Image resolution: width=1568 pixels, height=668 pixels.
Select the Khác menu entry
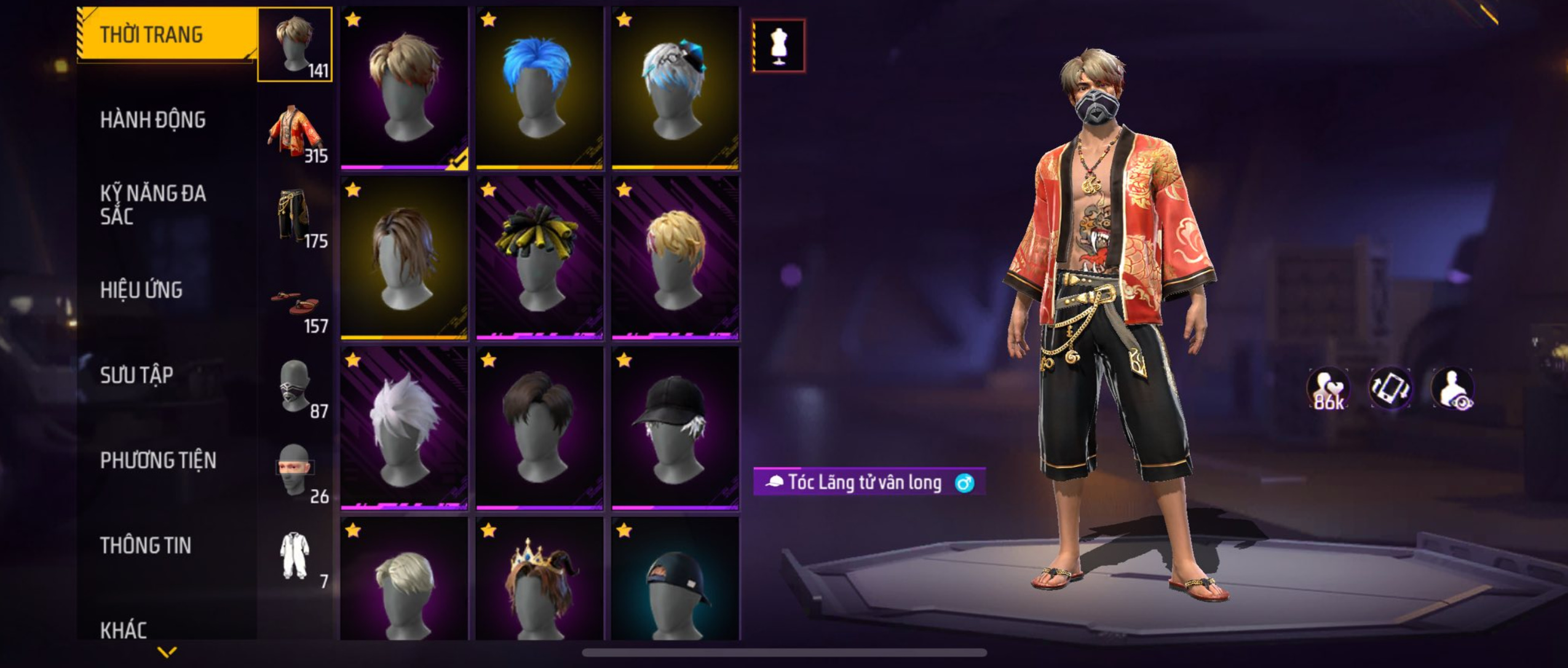click(x=124, y=630)
